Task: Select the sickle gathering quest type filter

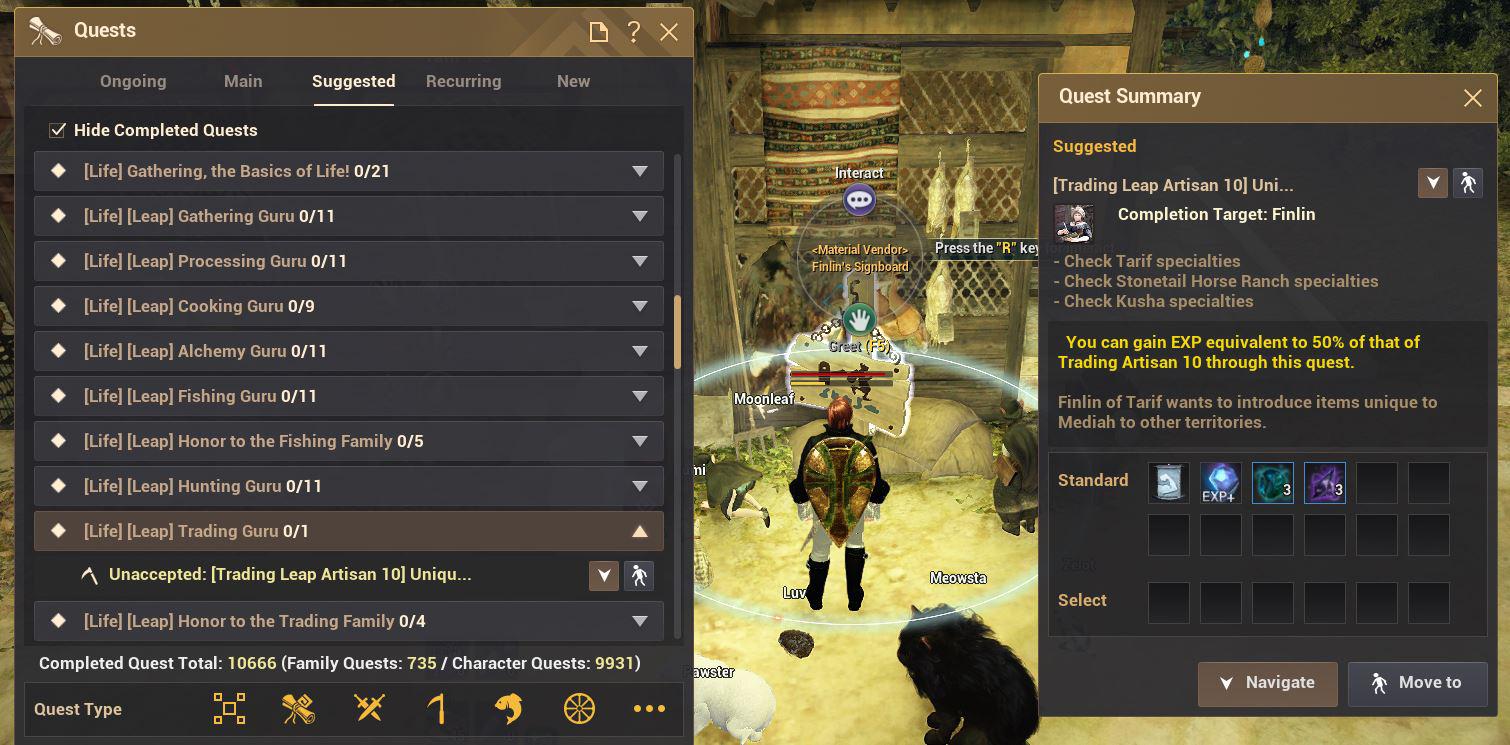Action: click(438, 708)
